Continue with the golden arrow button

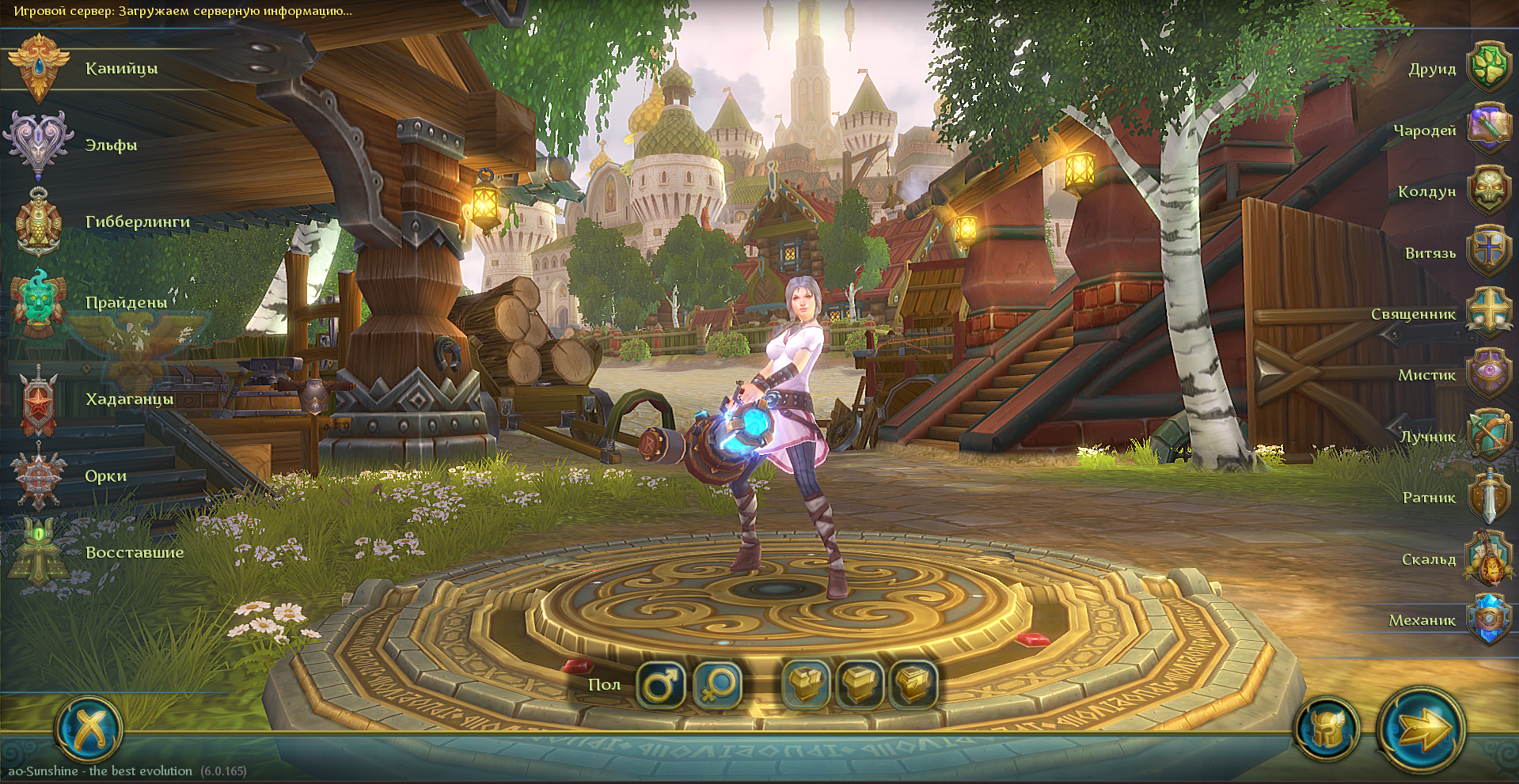[x=1422, y=729]
